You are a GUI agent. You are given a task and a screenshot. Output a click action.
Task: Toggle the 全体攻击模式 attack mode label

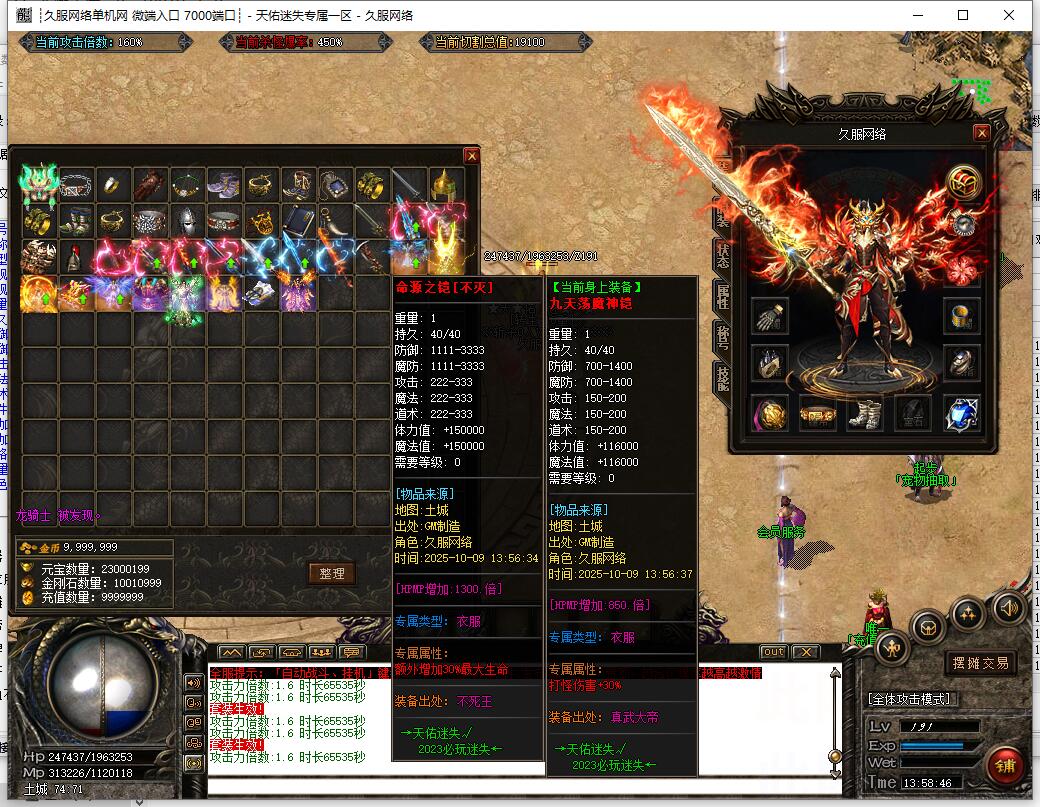[x=911, y=698]
